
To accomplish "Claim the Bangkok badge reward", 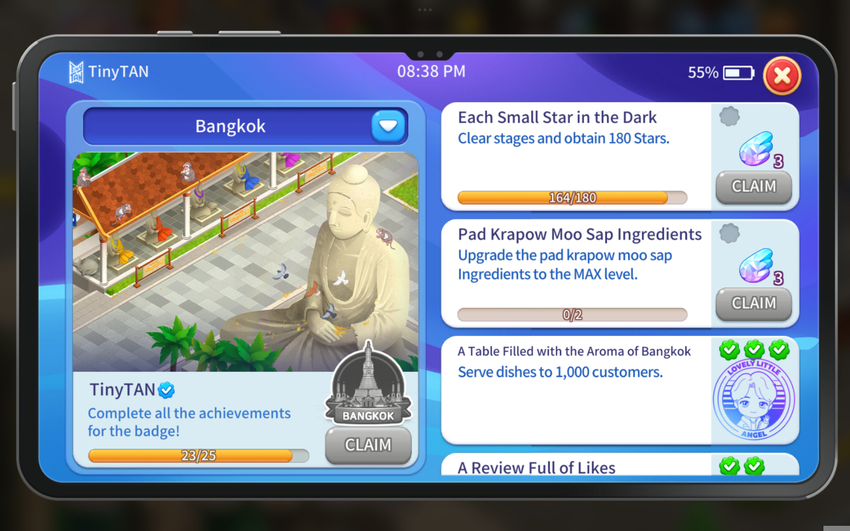I will pos(367,445).
